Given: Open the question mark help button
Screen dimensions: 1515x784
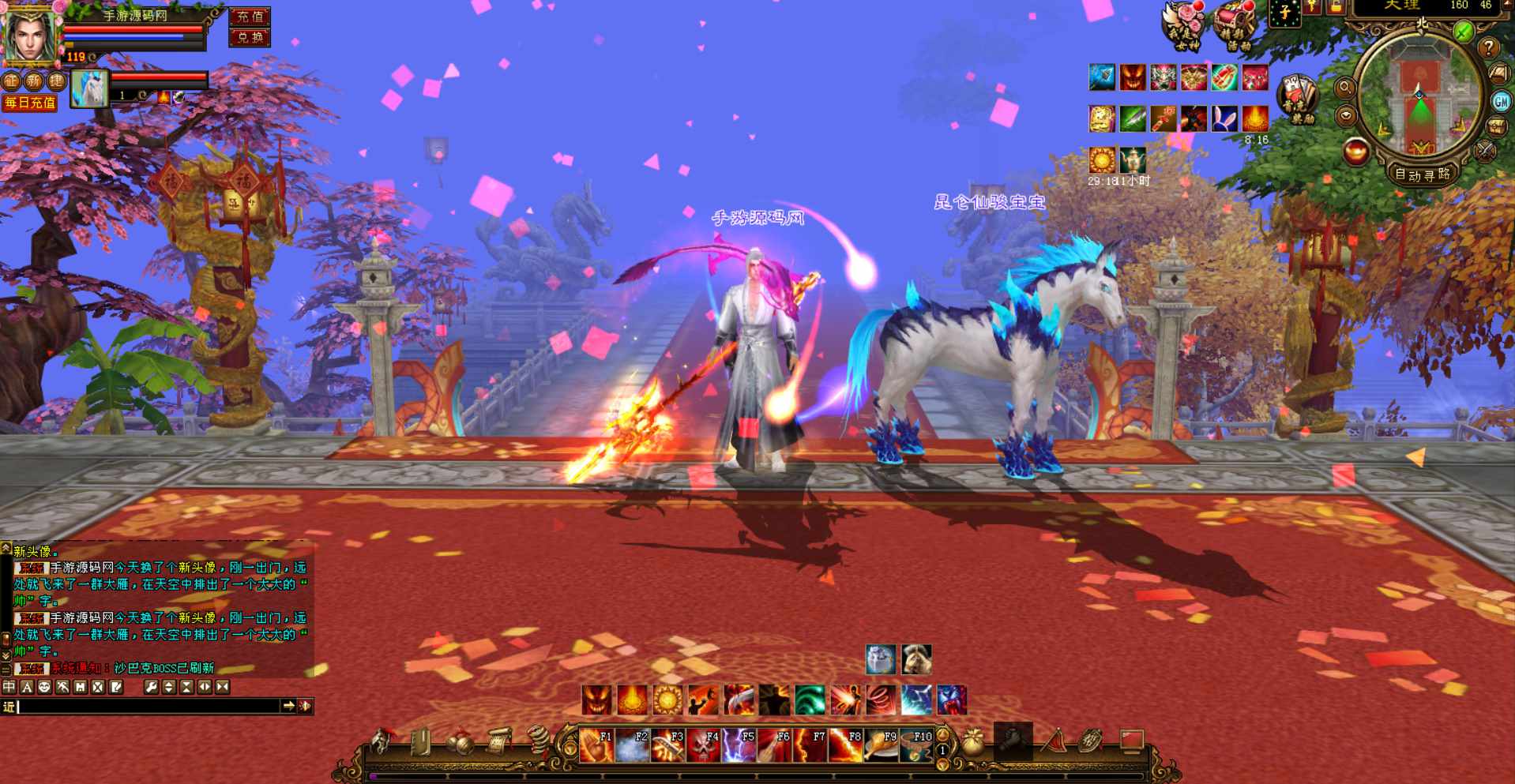Looking at the screenshot, I should click(x=1488, y=47).
